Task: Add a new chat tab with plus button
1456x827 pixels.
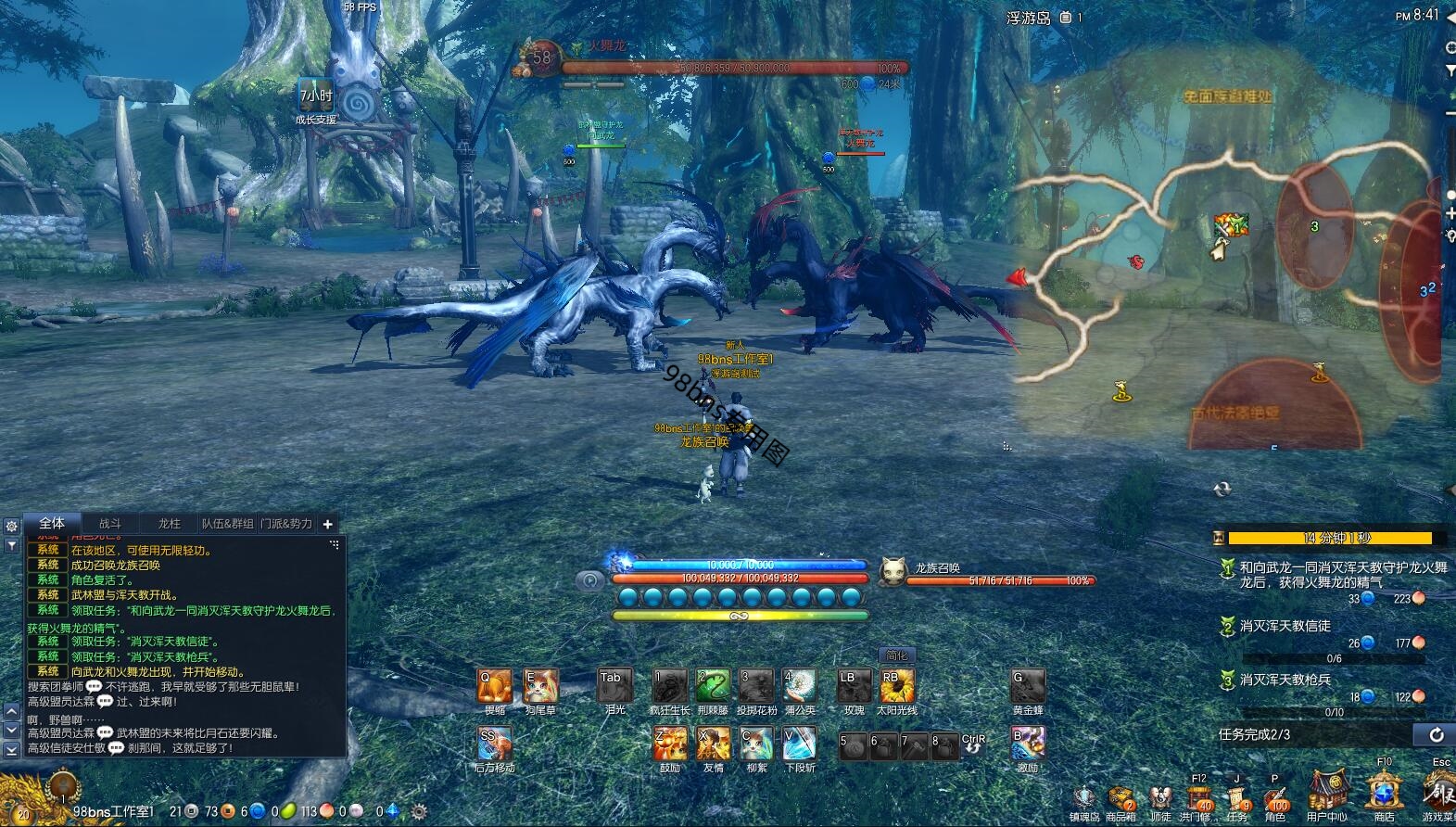Action: 327,524
